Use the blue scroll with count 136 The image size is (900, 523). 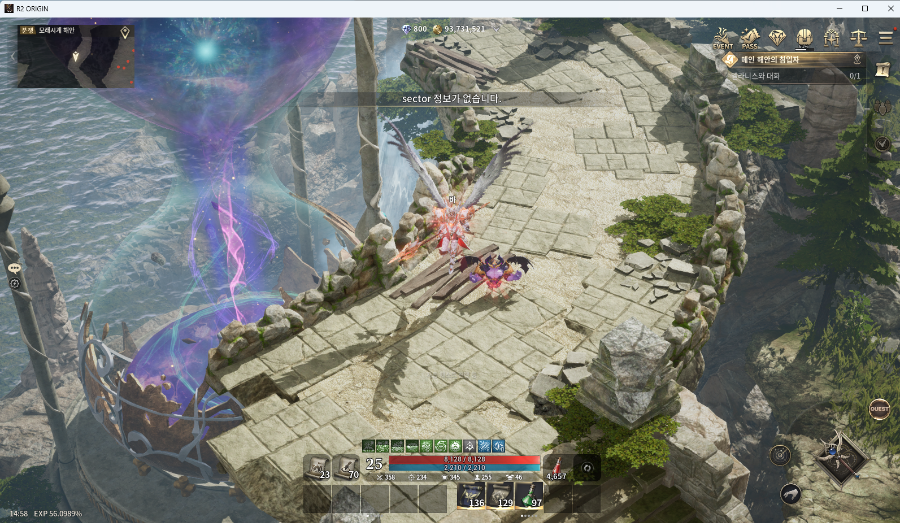tap(472, 496)
